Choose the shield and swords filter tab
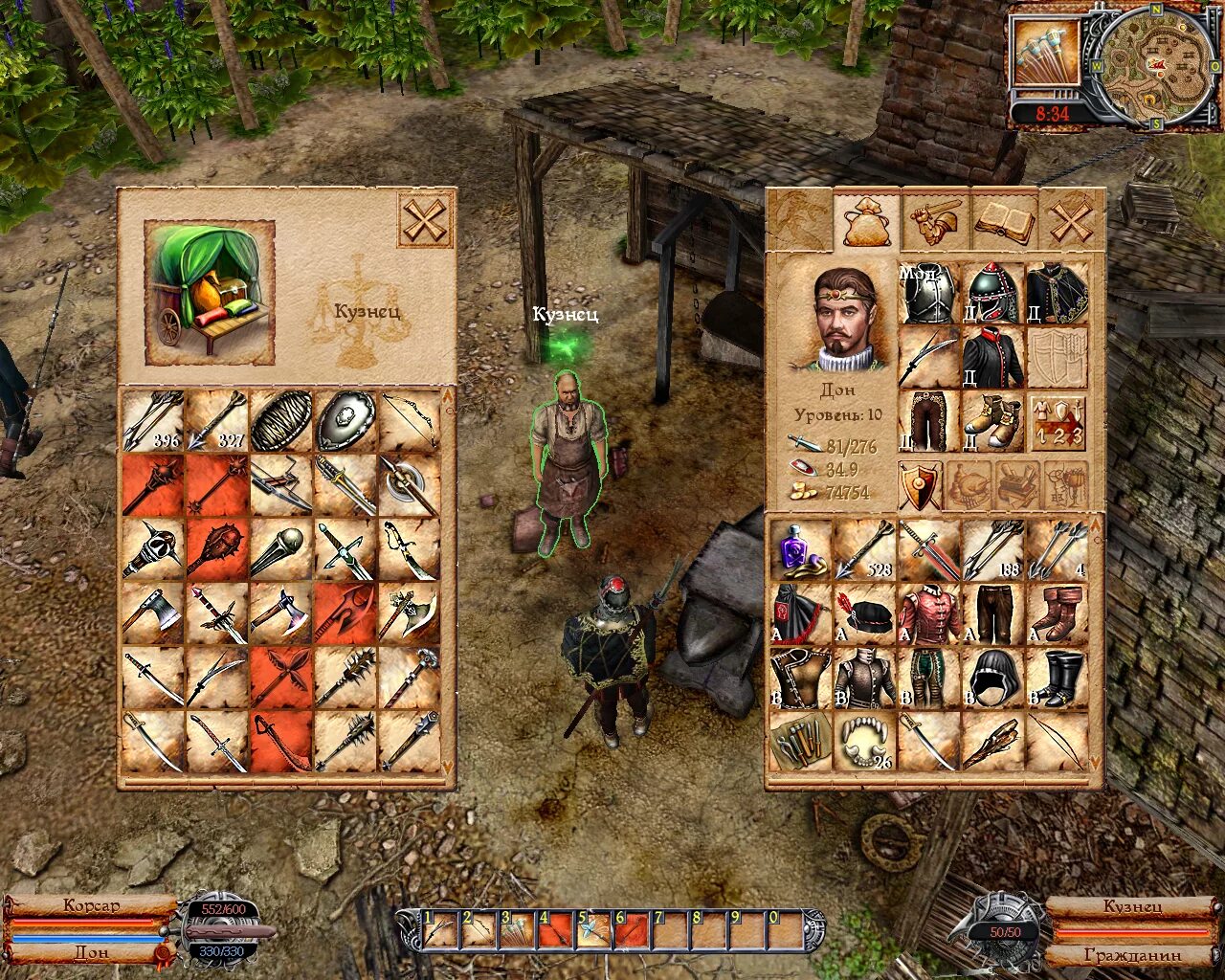Viewport: 1225px width, 980px height. coord(921,485)
